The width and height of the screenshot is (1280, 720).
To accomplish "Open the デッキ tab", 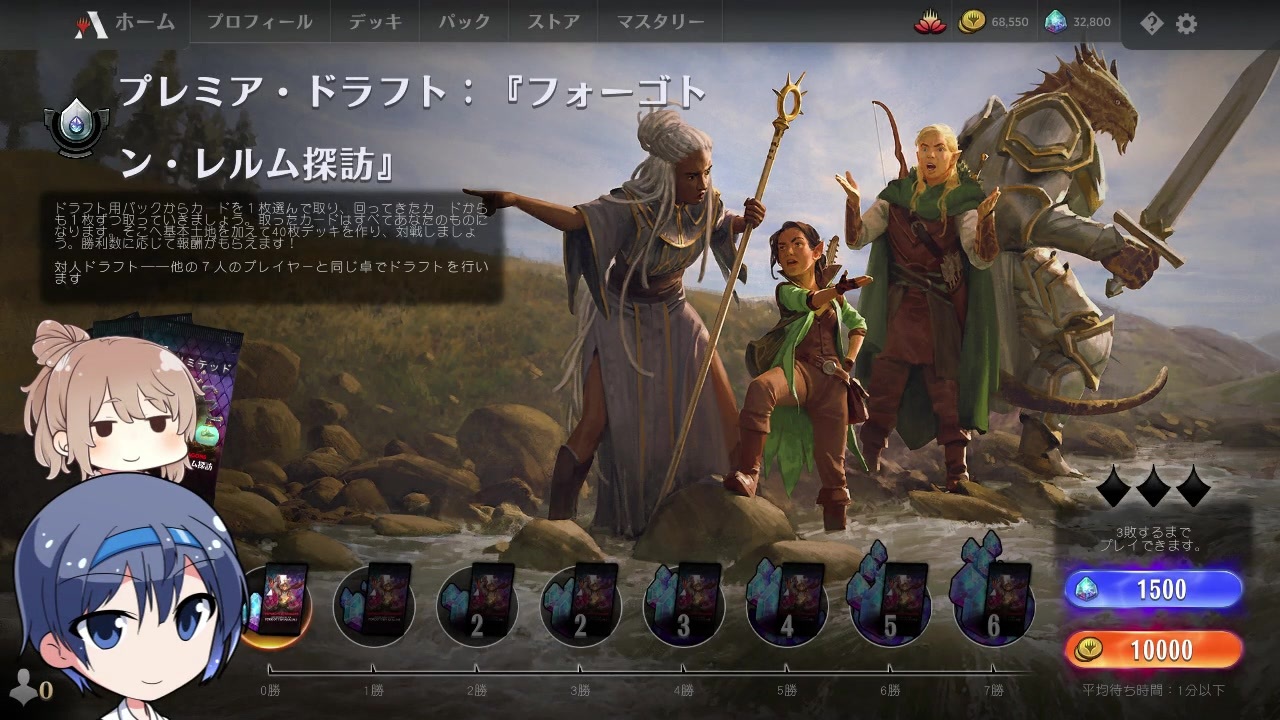I will pos(374,20).
